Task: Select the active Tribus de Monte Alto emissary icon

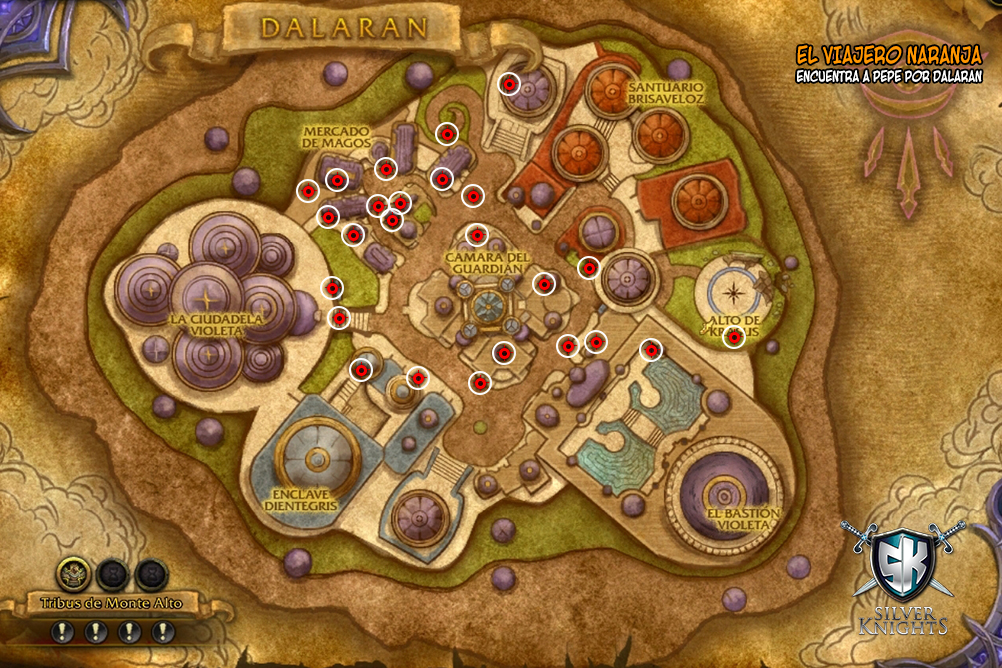Action: pyautogui.click(x=73, y=573)
